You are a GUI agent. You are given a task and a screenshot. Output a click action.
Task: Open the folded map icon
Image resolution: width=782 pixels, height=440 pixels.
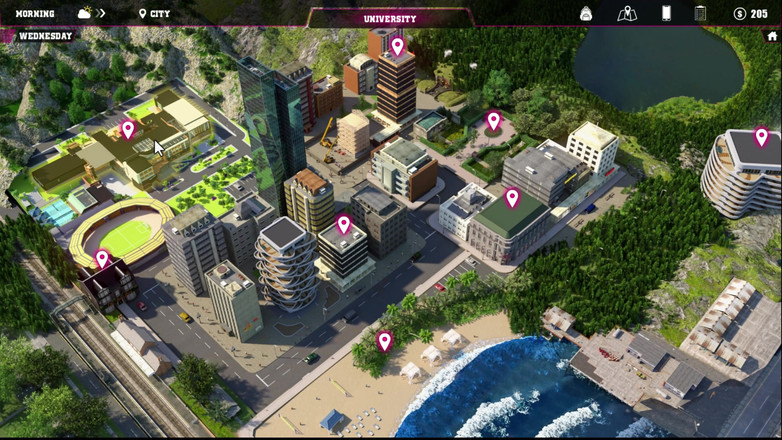coord(627,13)
